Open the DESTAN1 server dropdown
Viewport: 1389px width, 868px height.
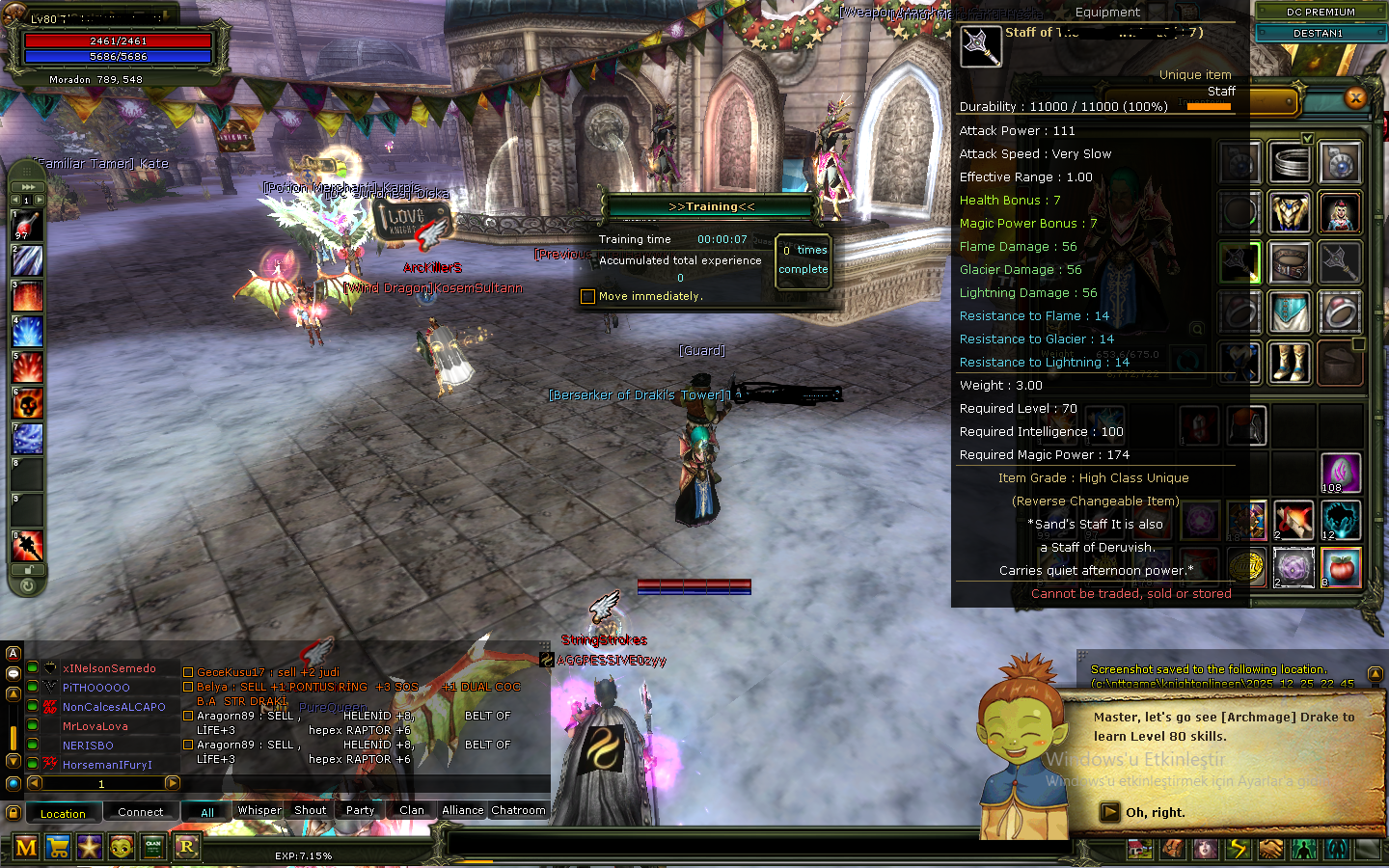tap(1318, 32)
